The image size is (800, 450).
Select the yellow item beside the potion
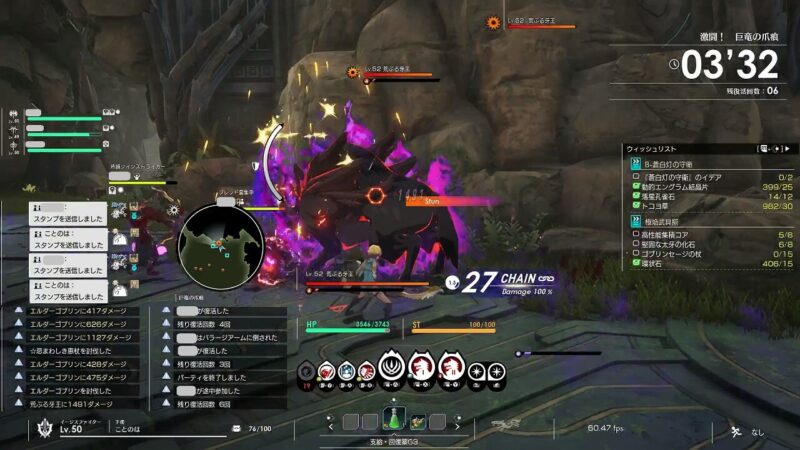pyautogui.click(x=416, y=422)
